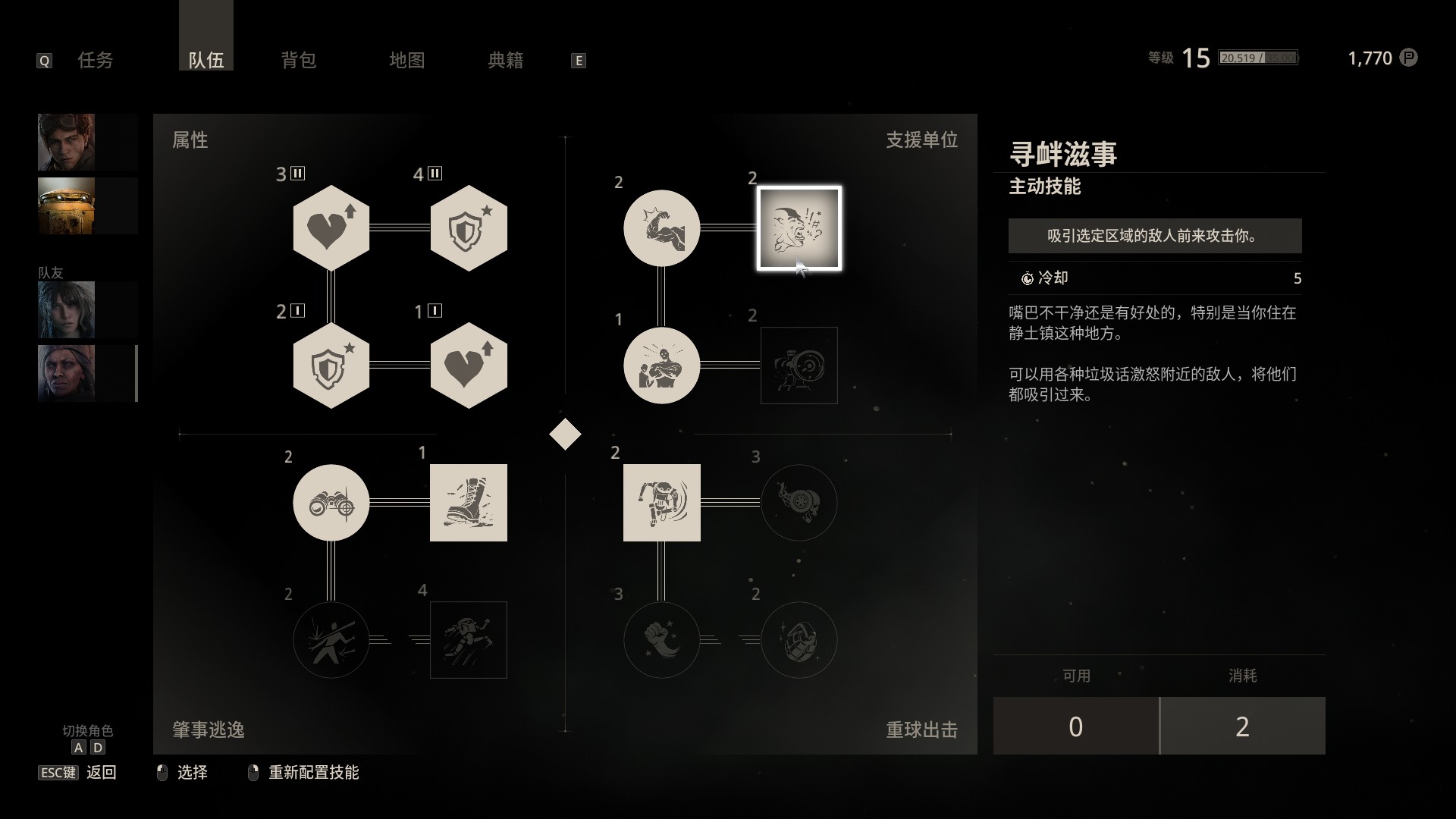The width and height of the screenshot is (1456, 819).
Task: Select the shield with star defense node
Action: click(468, 228)
